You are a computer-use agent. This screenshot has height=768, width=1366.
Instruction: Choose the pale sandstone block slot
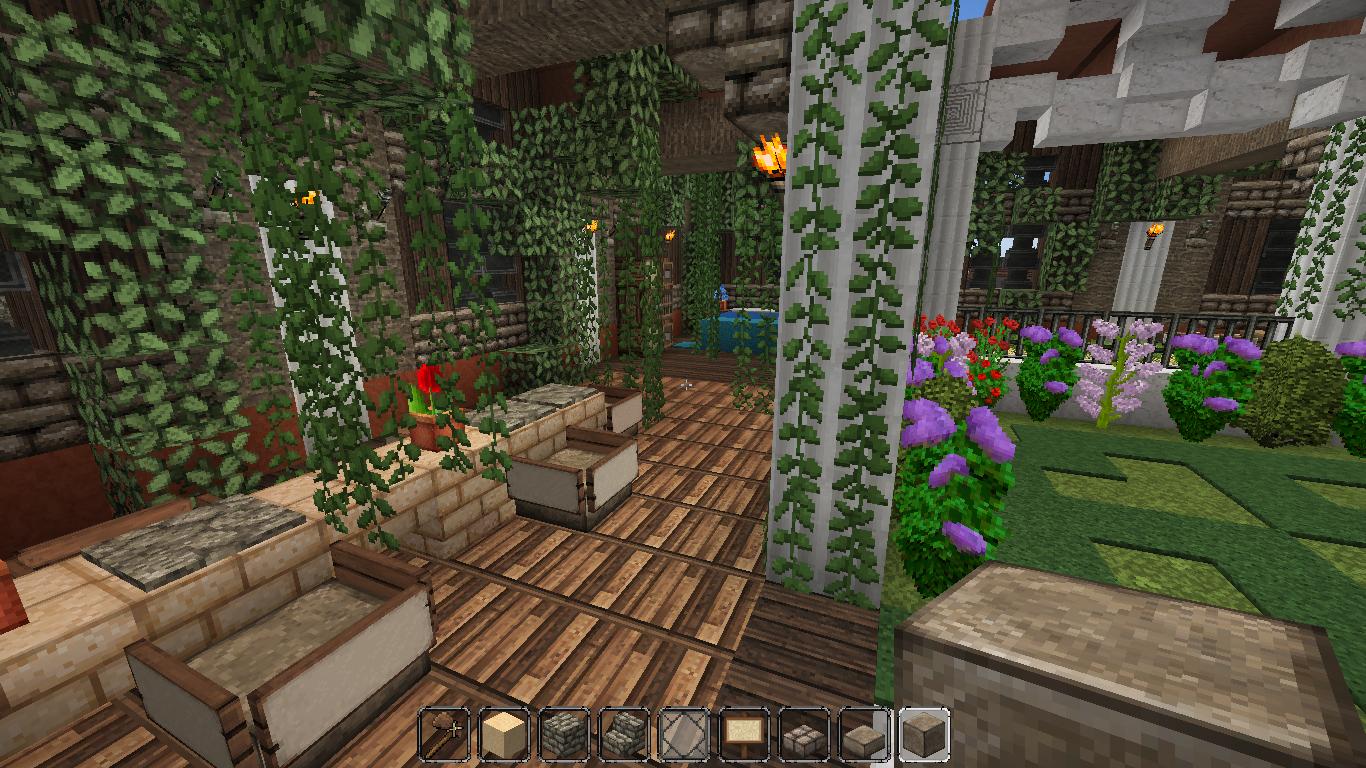tap(505, 734)
